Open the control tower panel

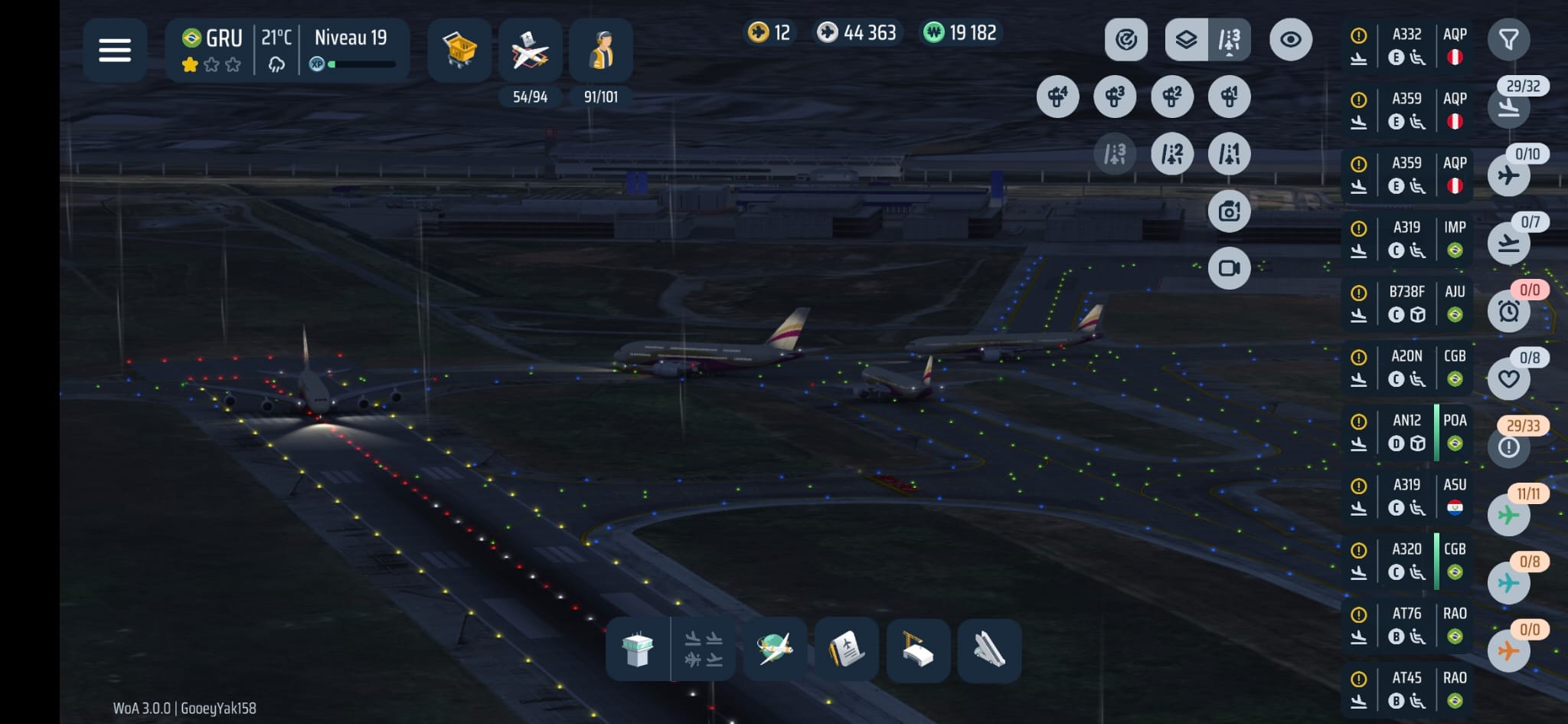click(x=638, y=650)
